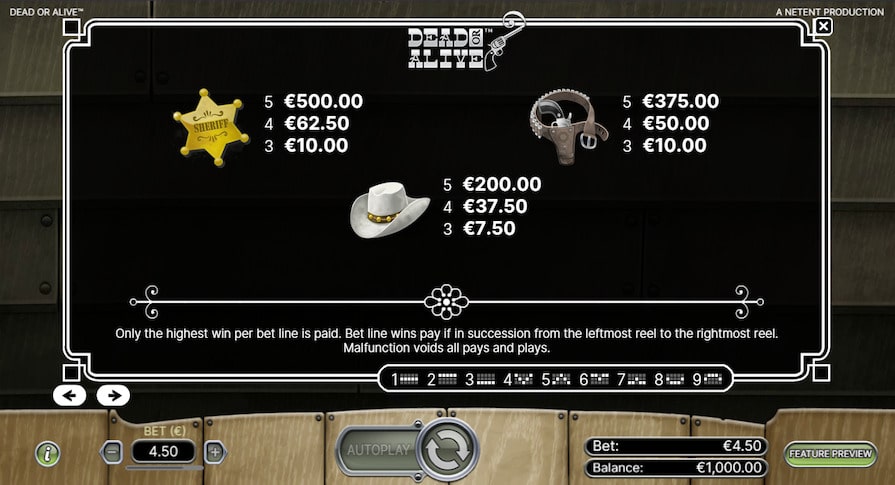This screenshot has height=485, width=895.
Task: Decrease the bet amount
Action: (112, 451)
